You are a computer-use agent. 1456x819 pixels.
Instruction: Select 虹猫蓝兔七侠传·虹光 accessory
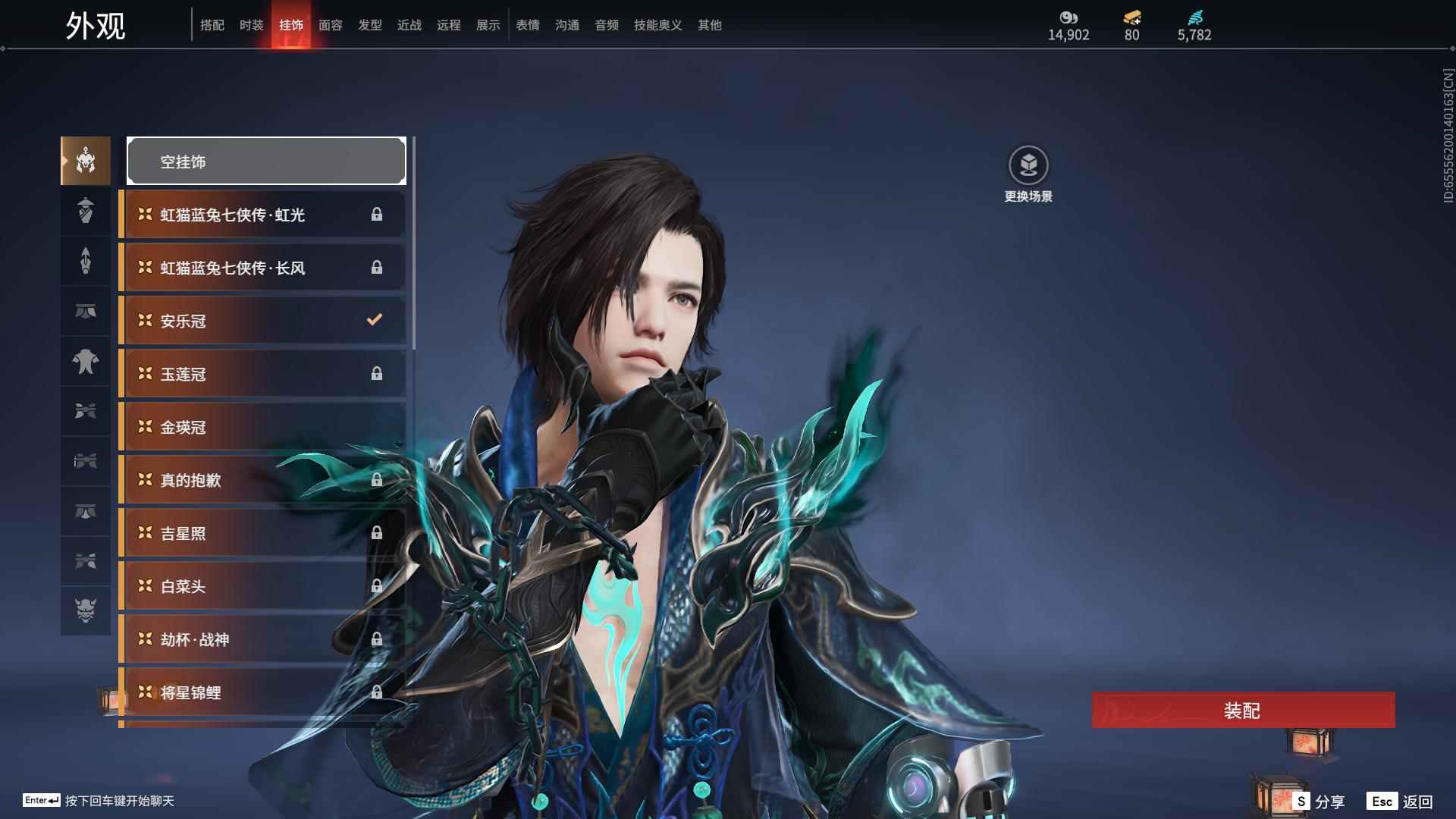262,215
